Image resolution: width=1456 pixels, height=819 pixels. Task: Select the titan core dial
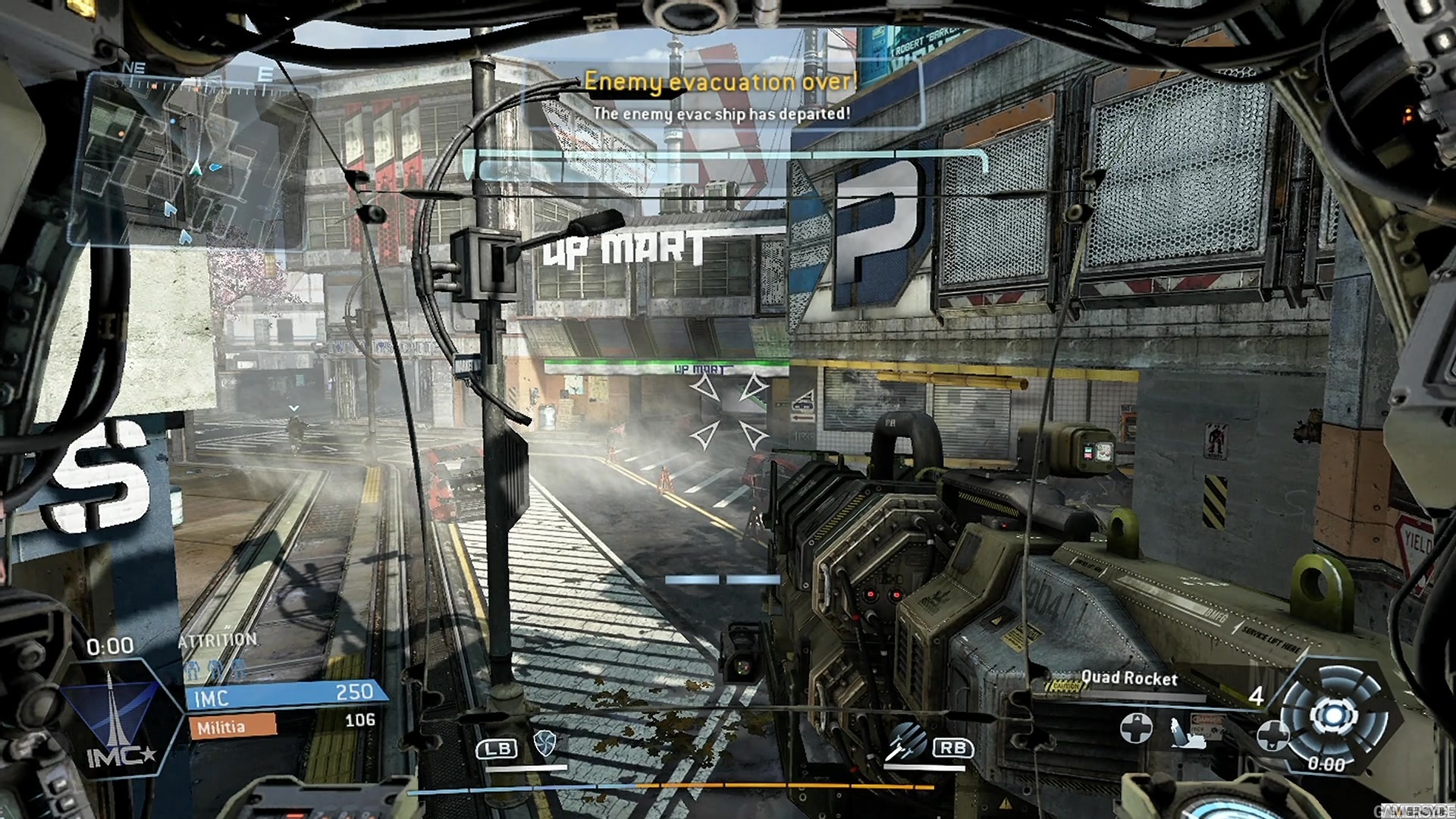(1335, 715)
